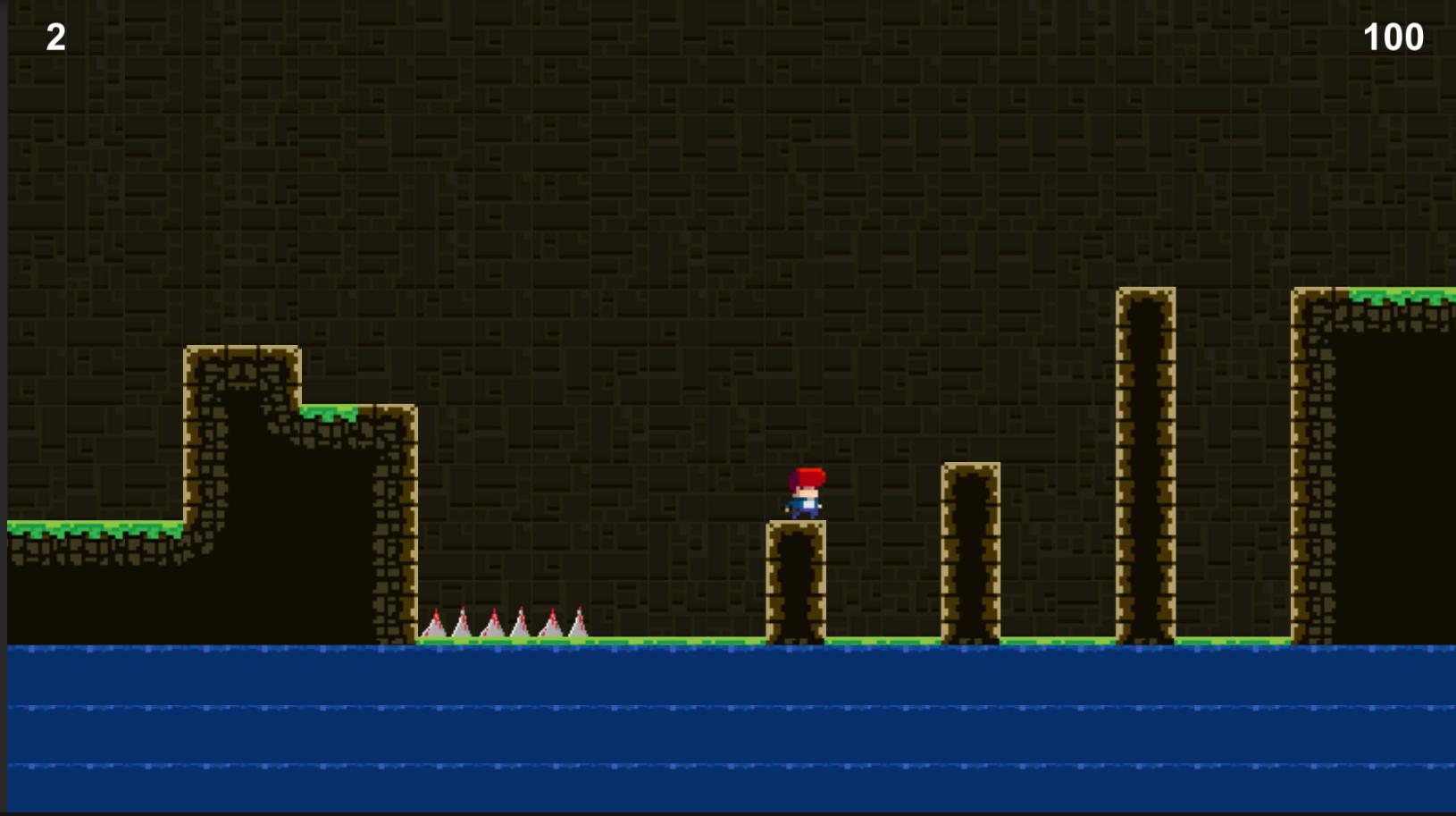This screenshot has width=1456, height=816.
Task: Toggle the health counter showing 100
Action: (1392, 36)
